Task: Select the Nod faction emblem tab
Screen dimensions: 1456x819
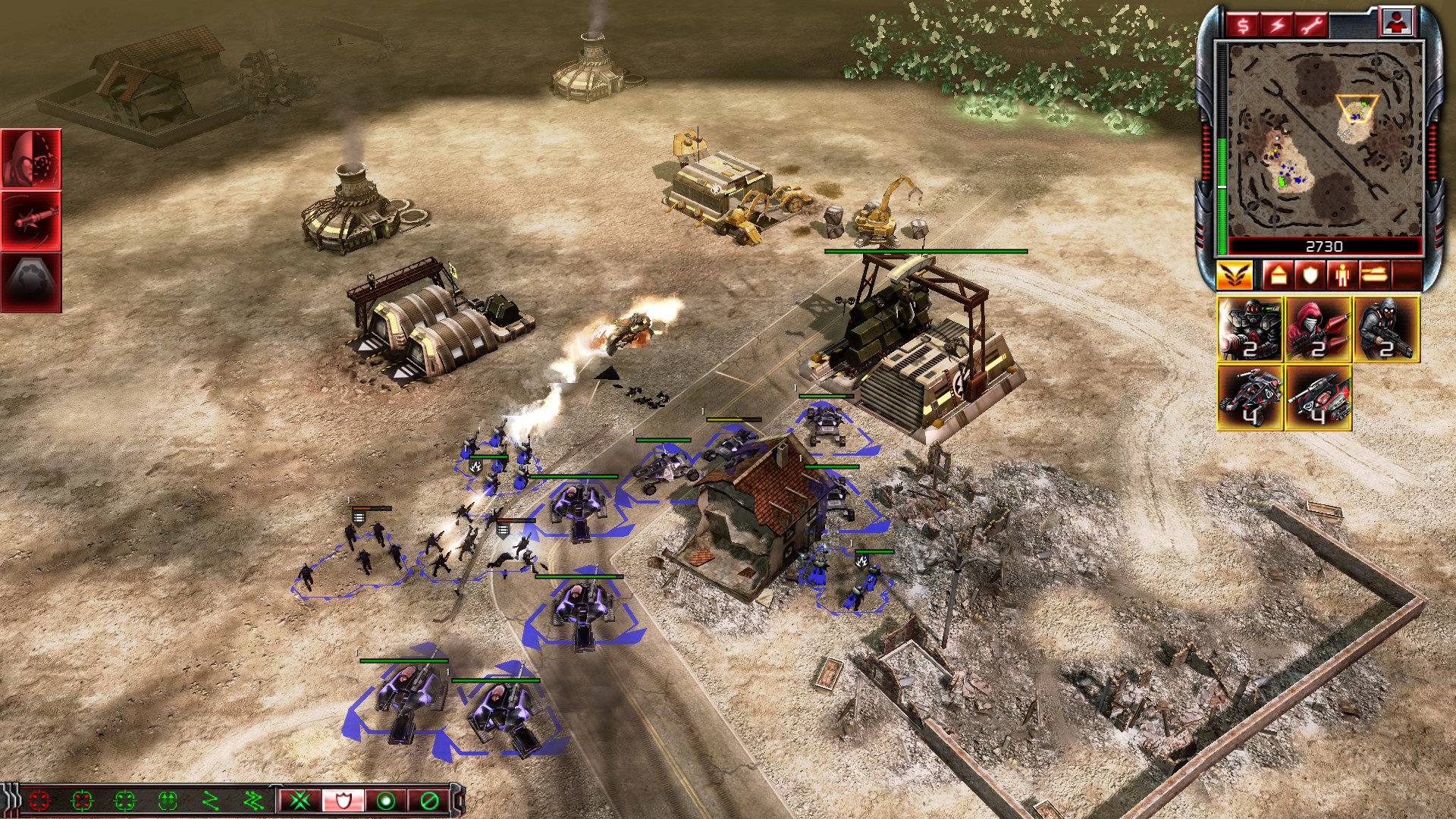Action: [1235, 275]
